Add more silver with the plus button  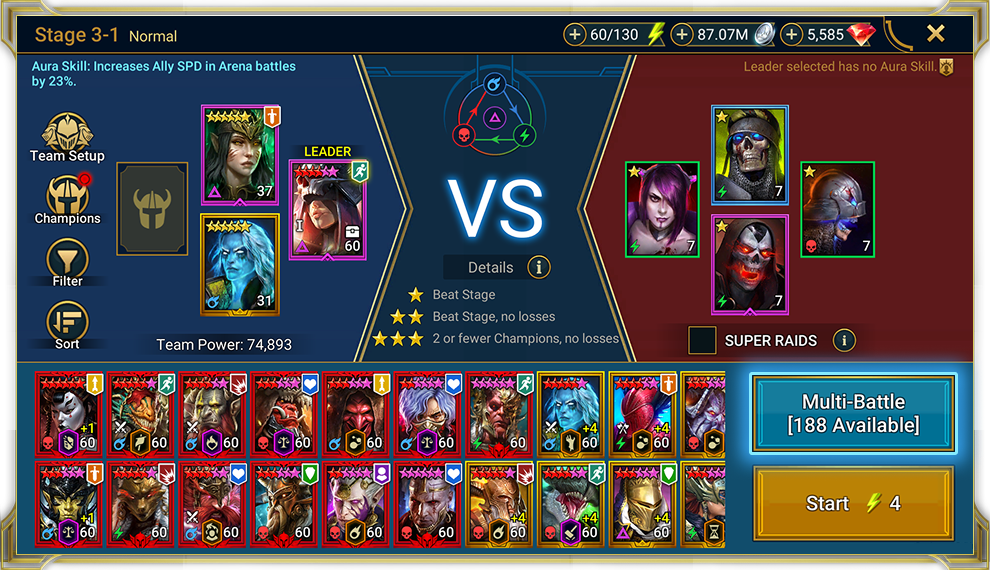682,35
